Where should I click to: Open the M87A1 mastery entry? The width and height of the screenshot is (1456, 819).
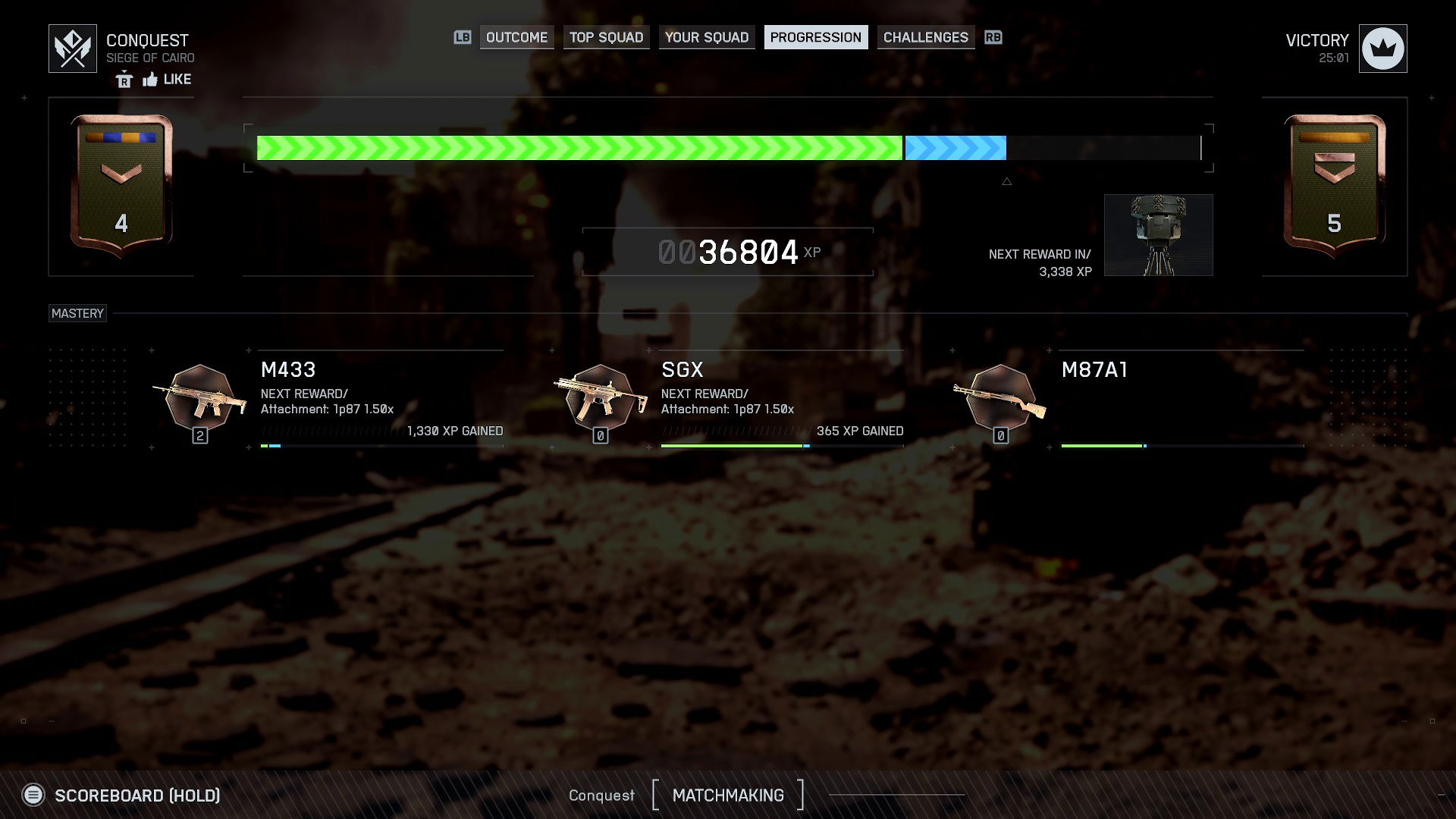pos(1001,400)
